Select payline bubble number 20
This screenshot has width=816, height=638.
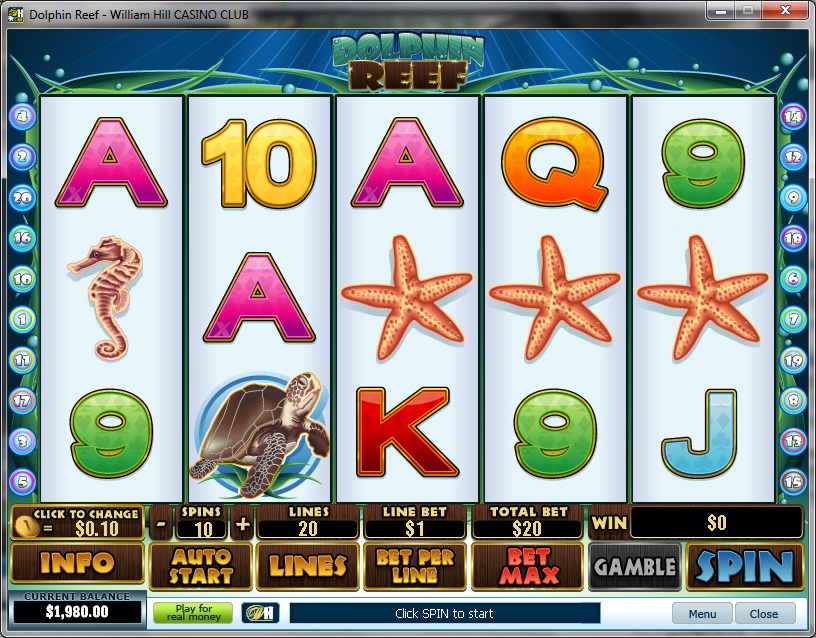click(x=22, y=198)
